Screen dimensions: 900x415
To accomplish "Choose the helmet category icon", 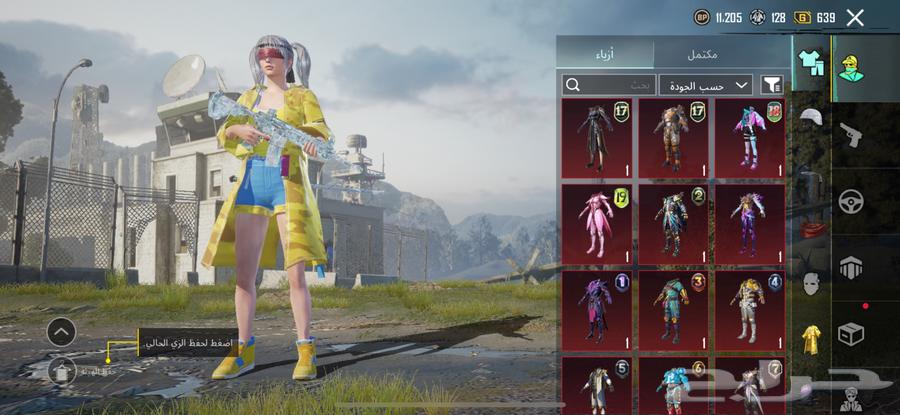I will (x=811, y=118).
